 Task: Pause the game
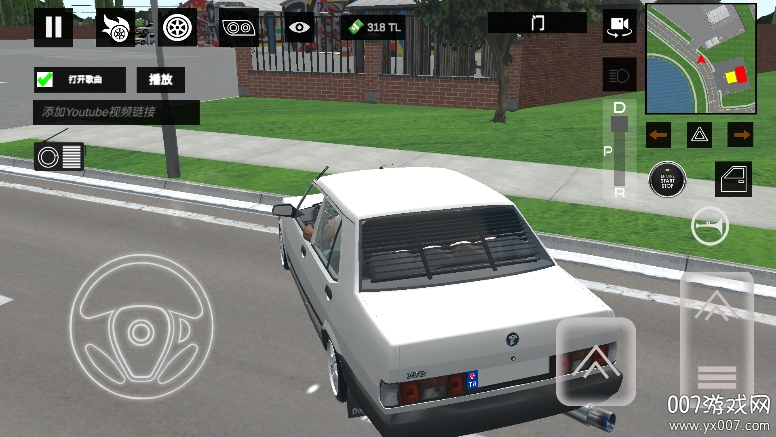click(53, 27)
